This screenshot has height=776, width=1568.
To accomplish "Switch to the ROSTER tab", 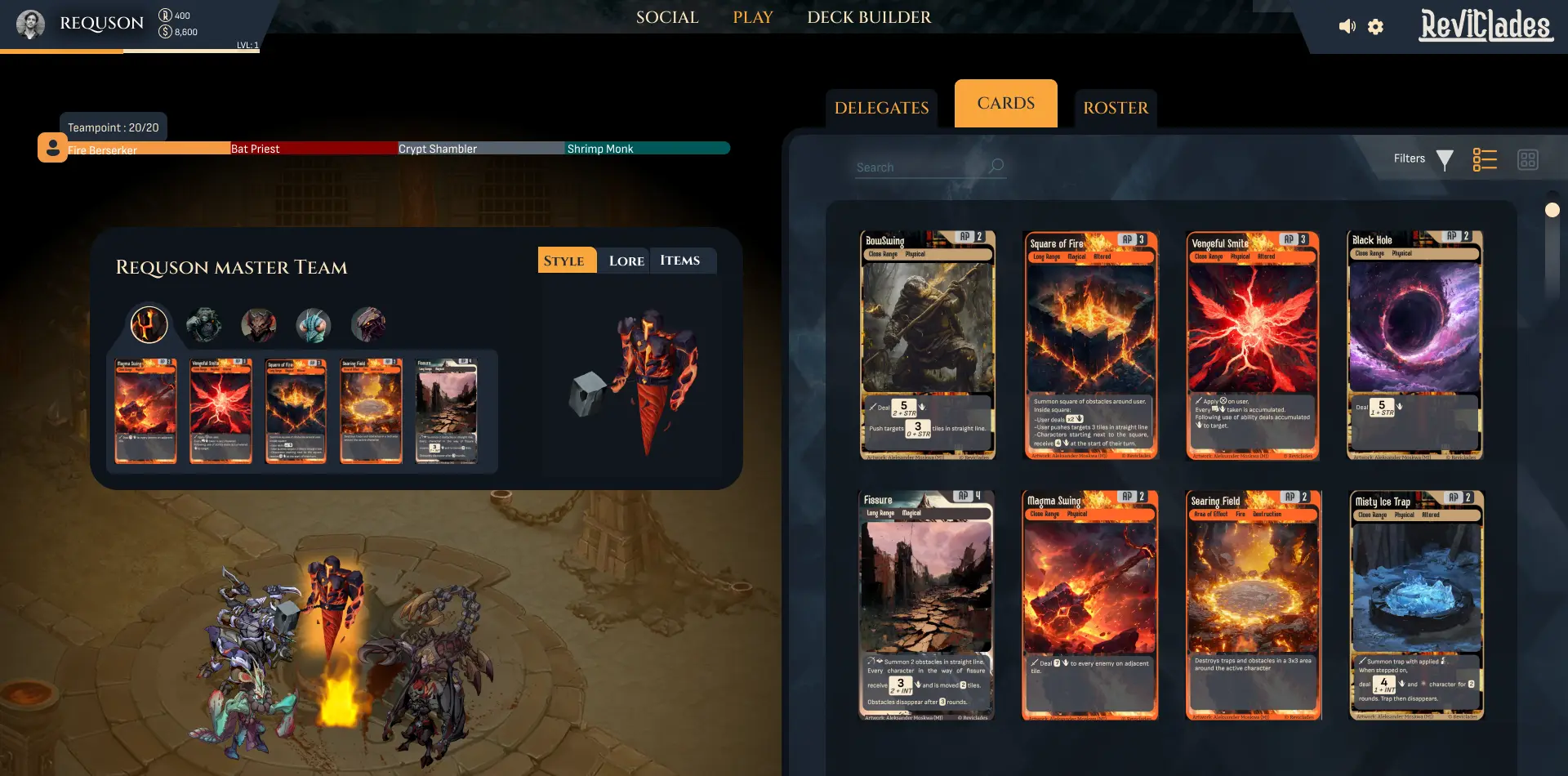I will (x=1116, y=108).
